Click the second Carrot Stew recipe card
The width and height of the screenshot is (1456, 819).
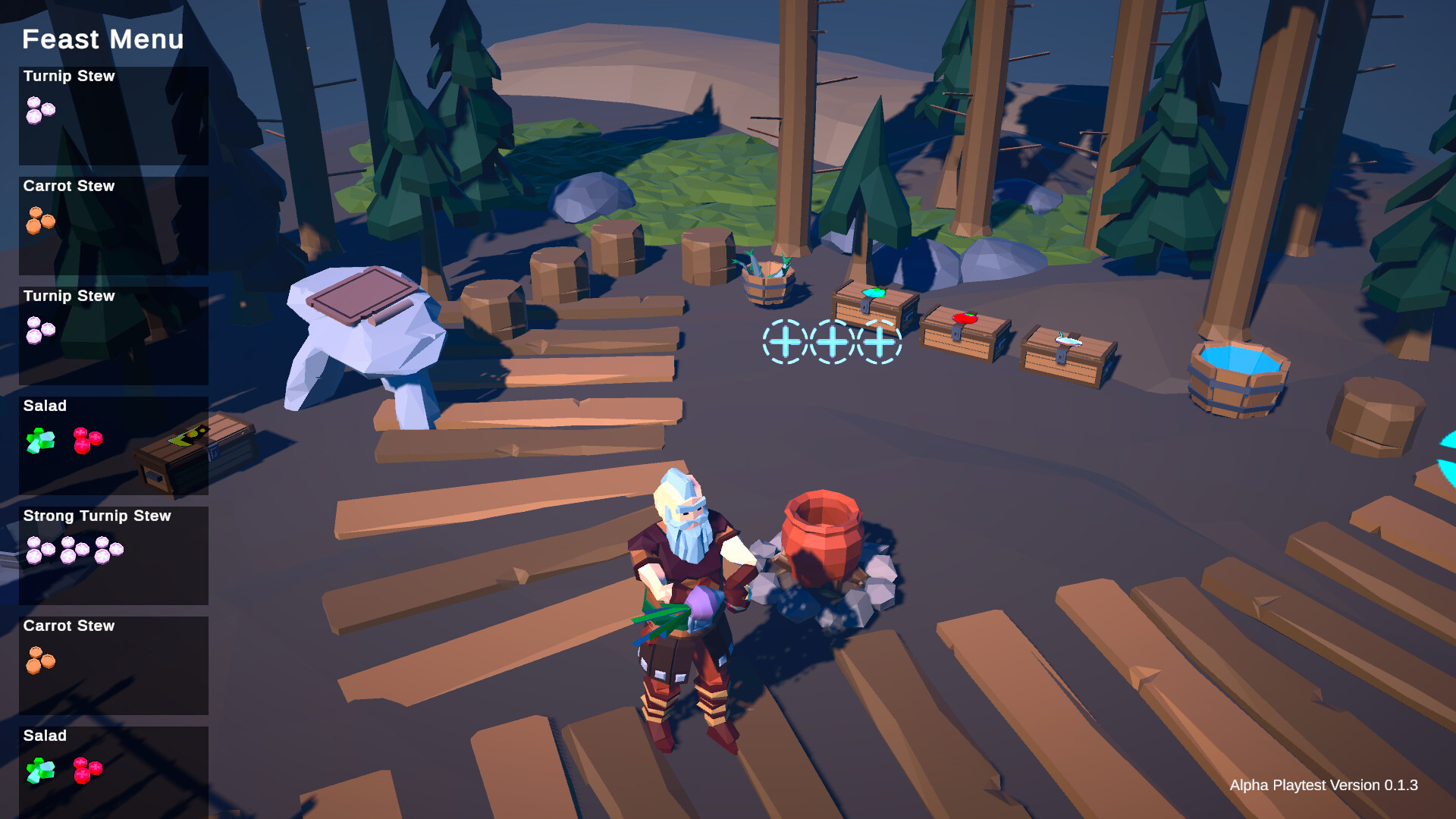(112, 664)
